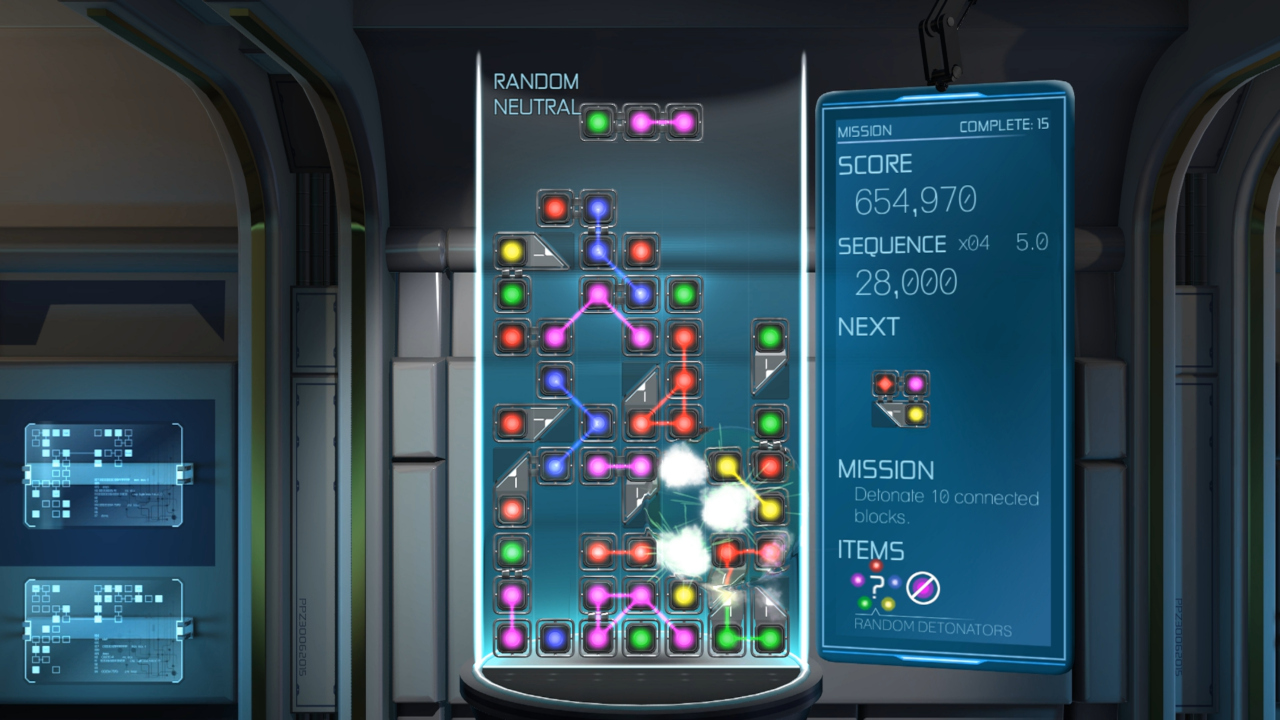Select the green block of the falling piece

point(598,121)
